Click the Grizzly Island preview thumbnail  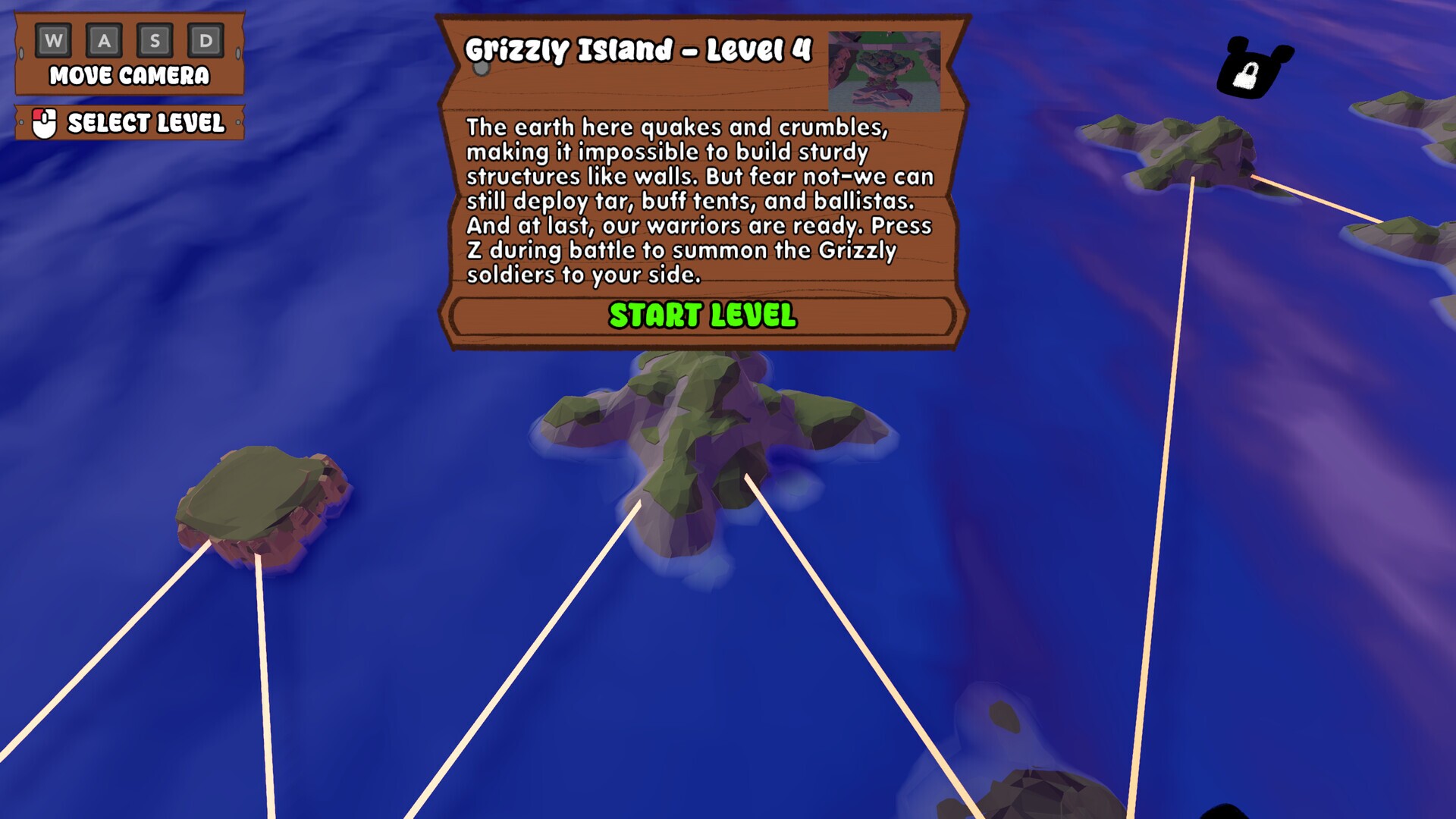[883, 71]
